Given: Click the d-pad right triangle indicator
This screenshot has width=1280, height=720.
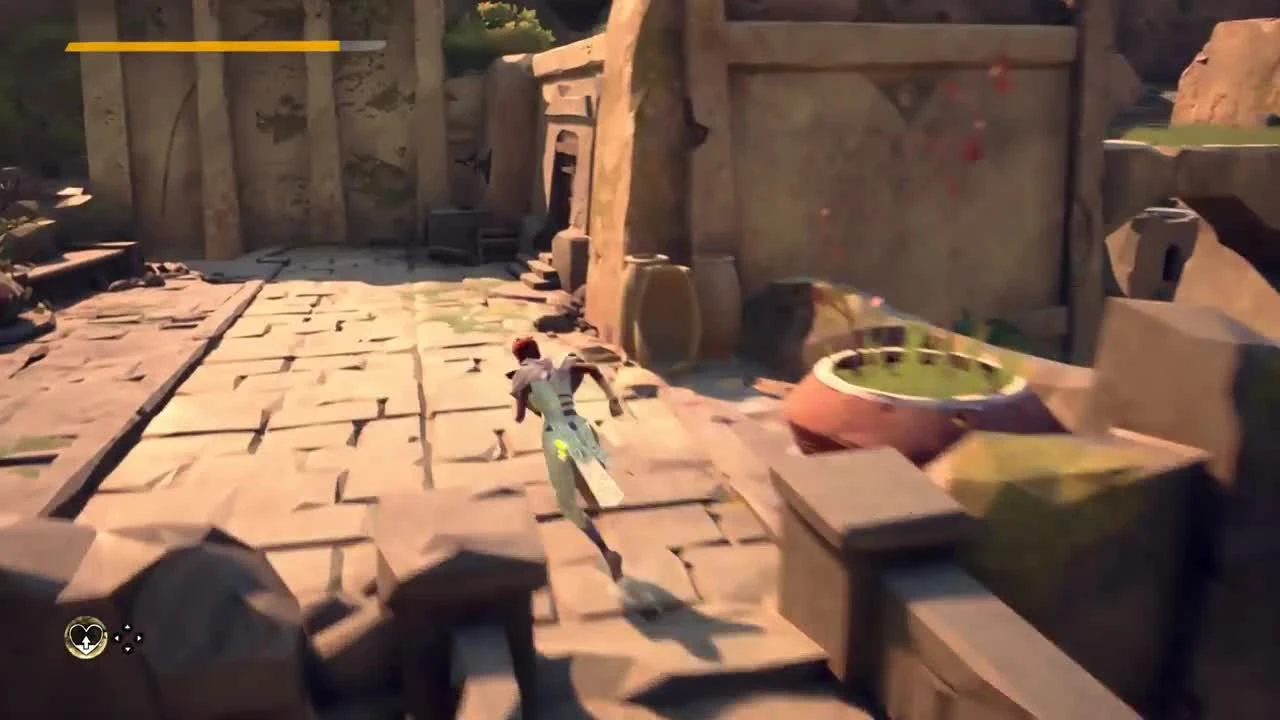Looking at the screenshot, I should [x=138, y=638].
